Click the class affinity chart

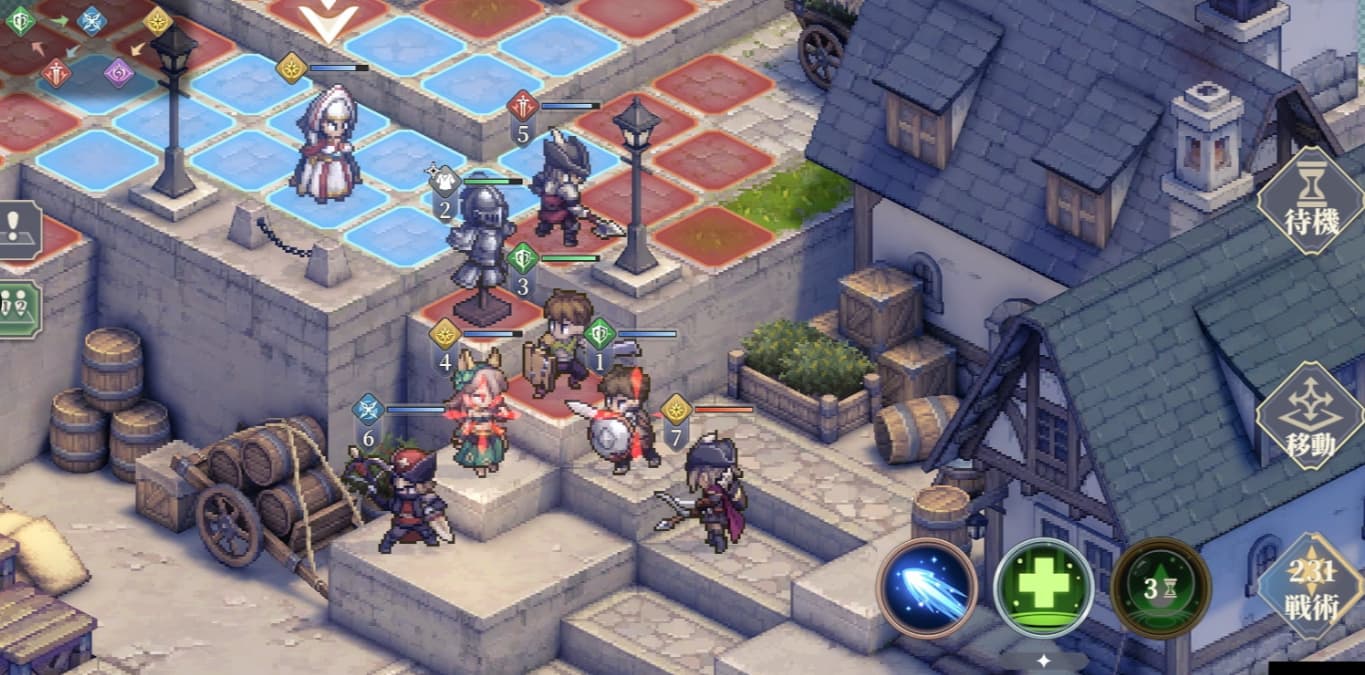click(88, 45)
